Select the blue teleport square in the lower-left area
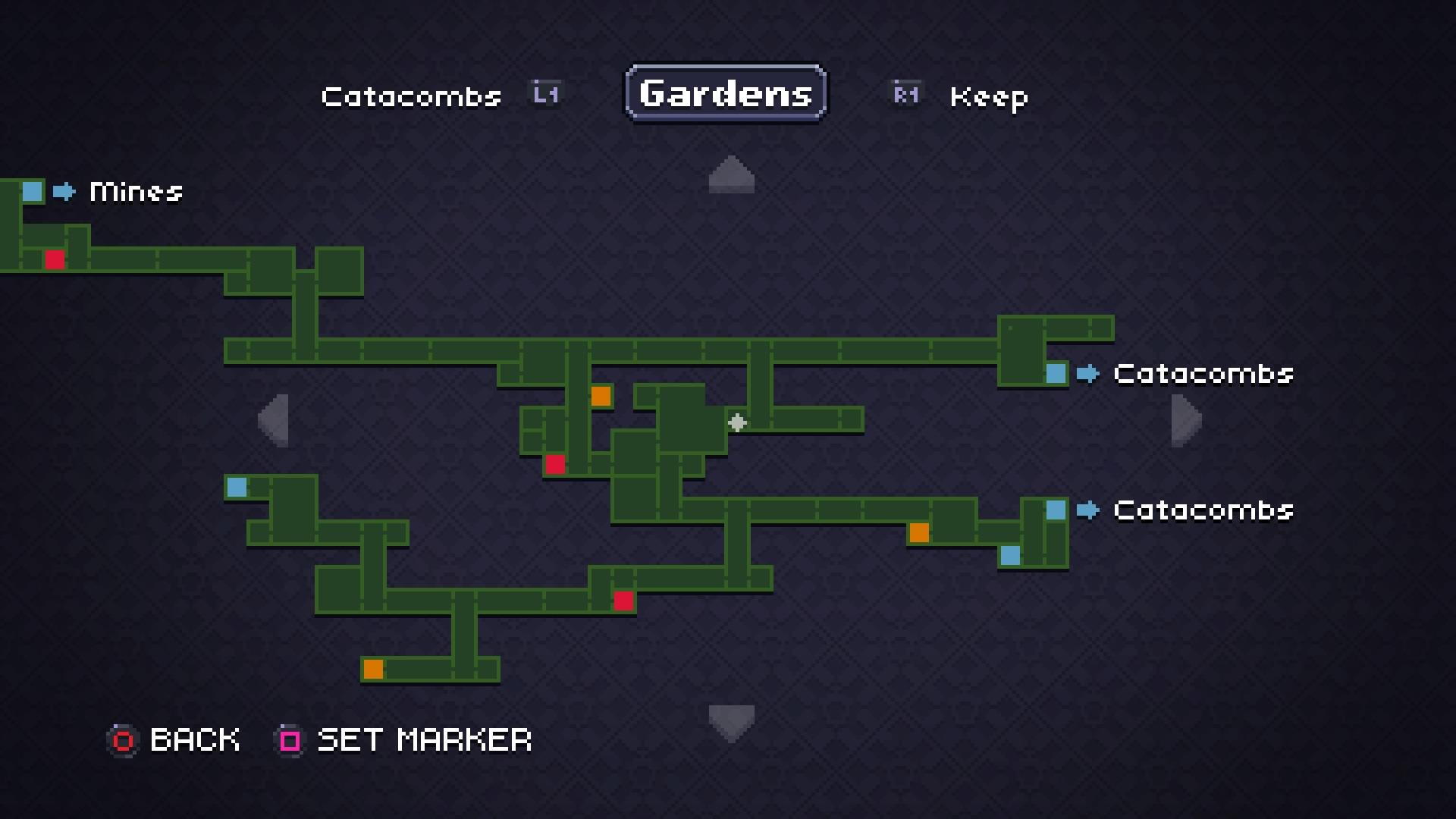 coord(236,488)
